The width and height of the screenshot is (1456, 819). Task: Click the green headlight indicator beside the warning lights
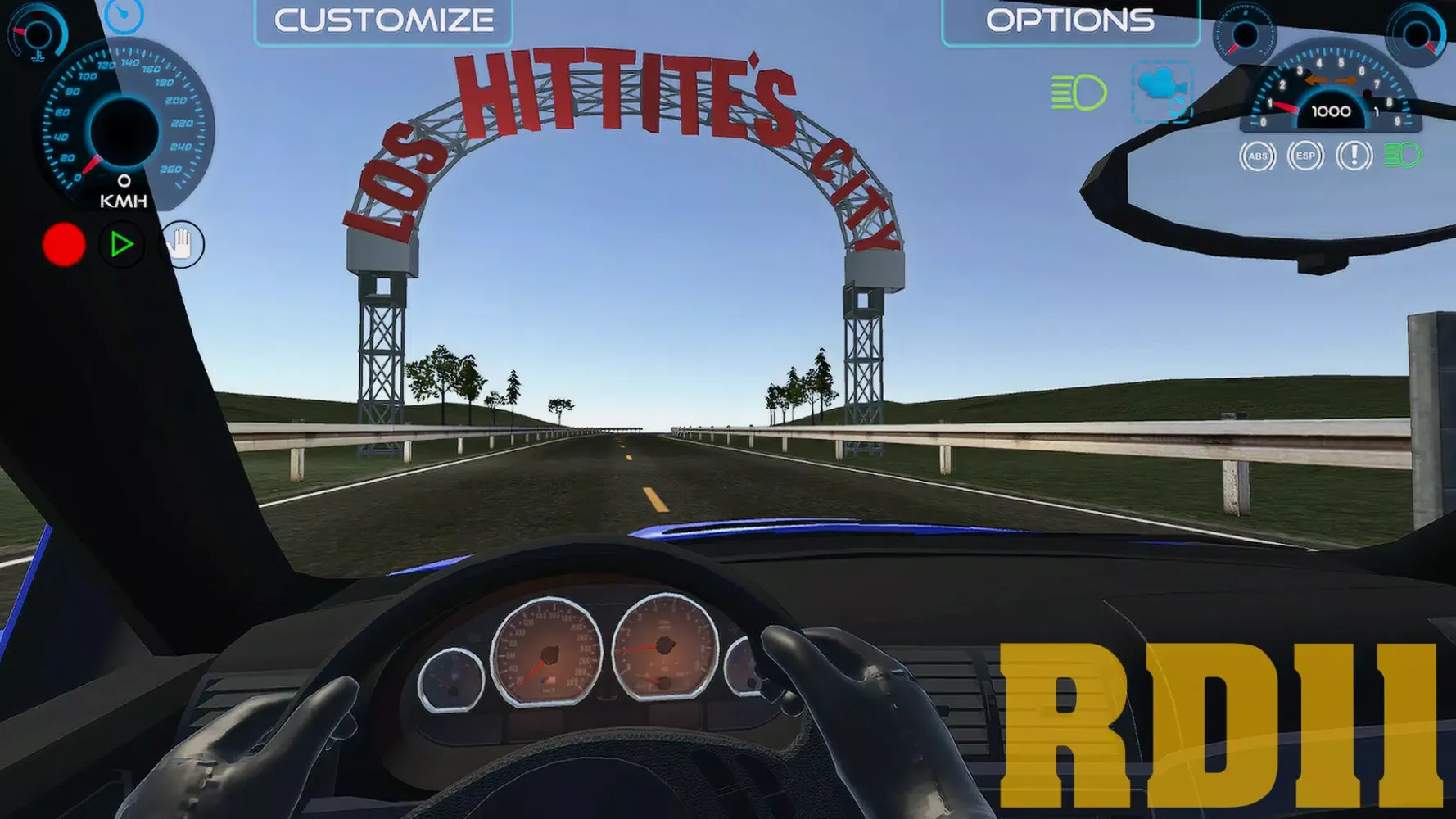pos(1402,154)
